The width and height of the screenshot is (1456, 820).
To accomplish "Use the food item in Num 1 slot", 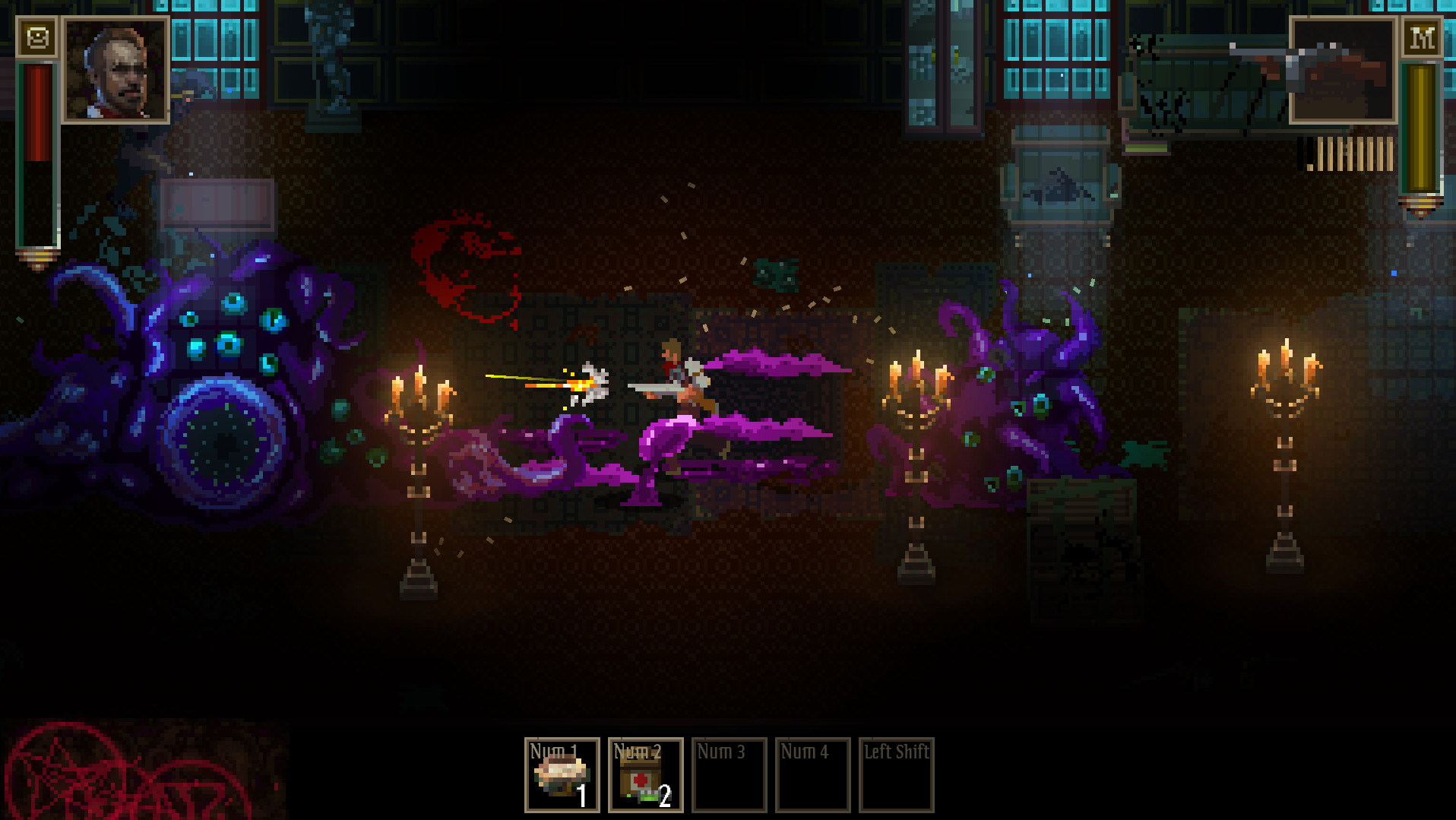I will [562, 776].
